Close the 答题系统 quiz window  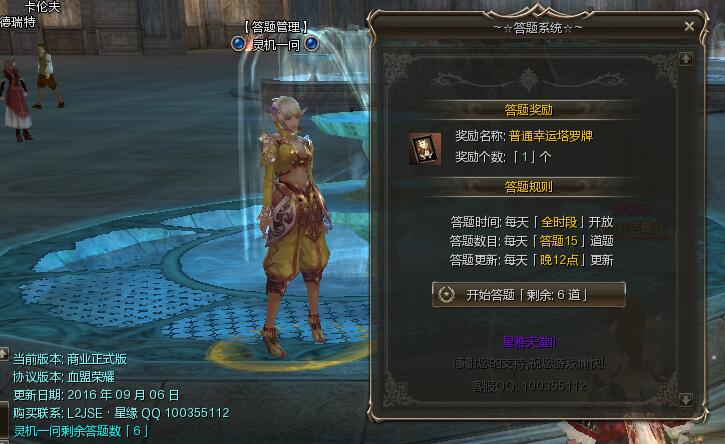point(689,27)
